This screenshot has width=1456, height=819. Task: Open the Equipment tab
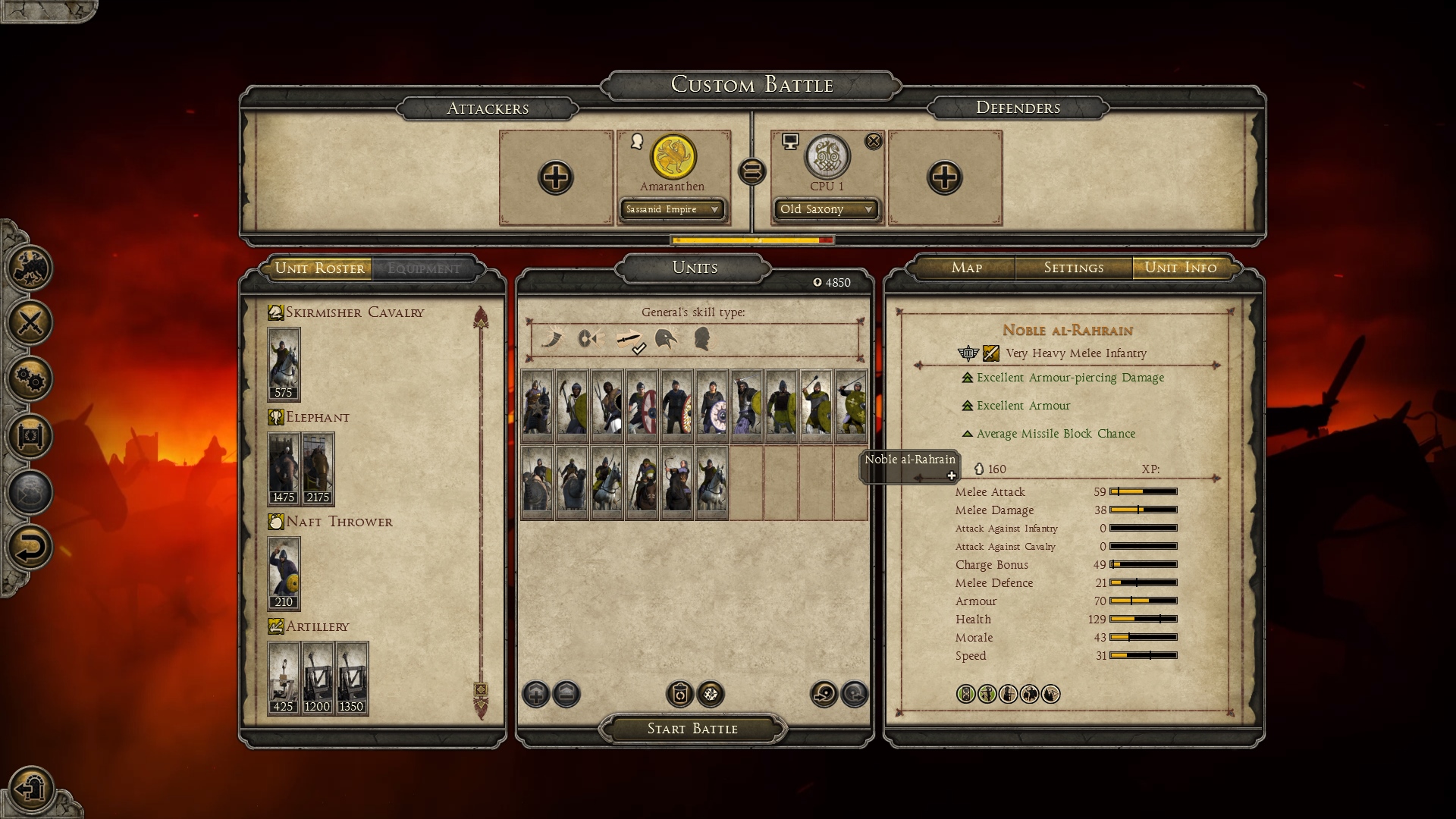(423, 268)
